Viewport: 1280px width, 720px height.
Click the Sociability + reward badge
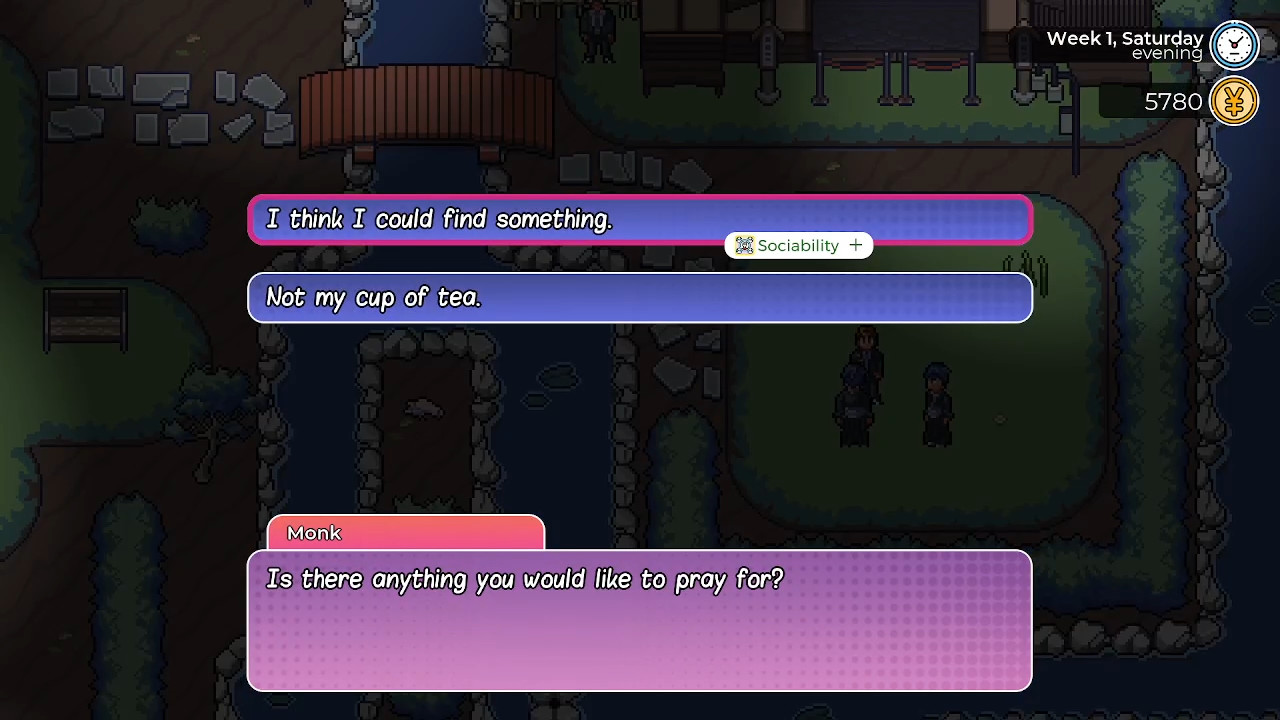[798, 245]
